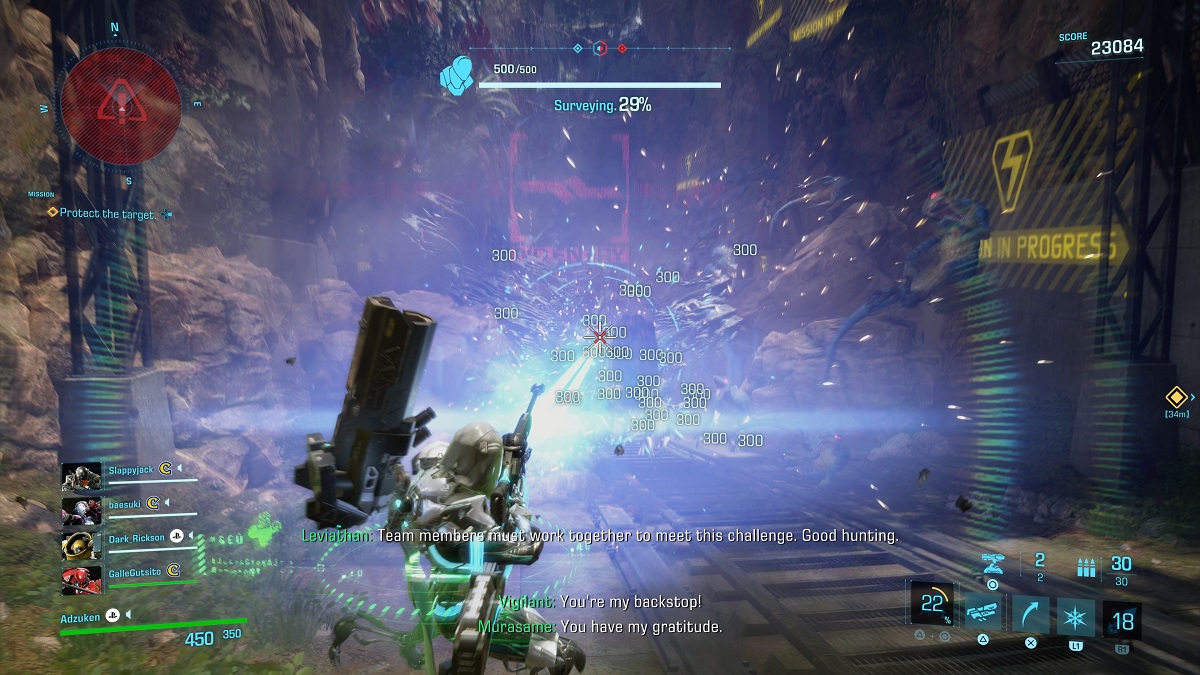Image resolution: width=1200 pixels, height=675 pixels.
Task: Select the blue target icon beside the 500/500 bar
Action: 459,74
